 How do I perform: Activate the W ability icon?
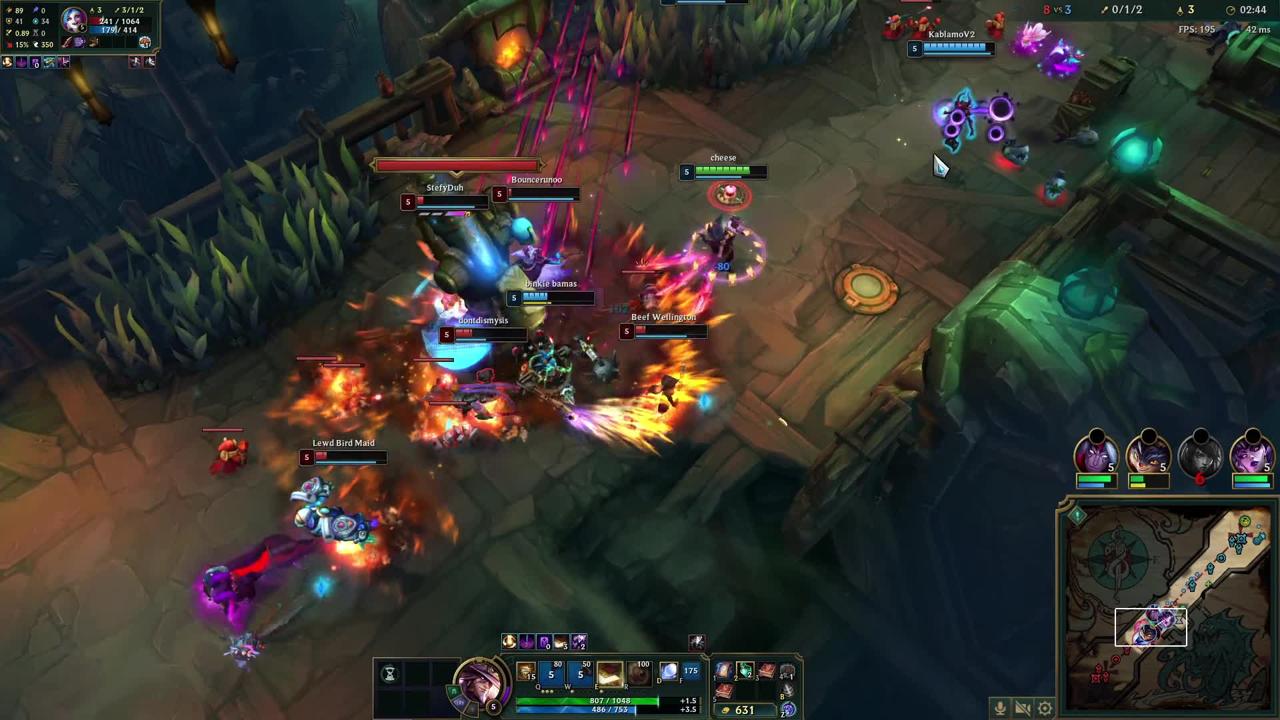click(x=580, y=674)
